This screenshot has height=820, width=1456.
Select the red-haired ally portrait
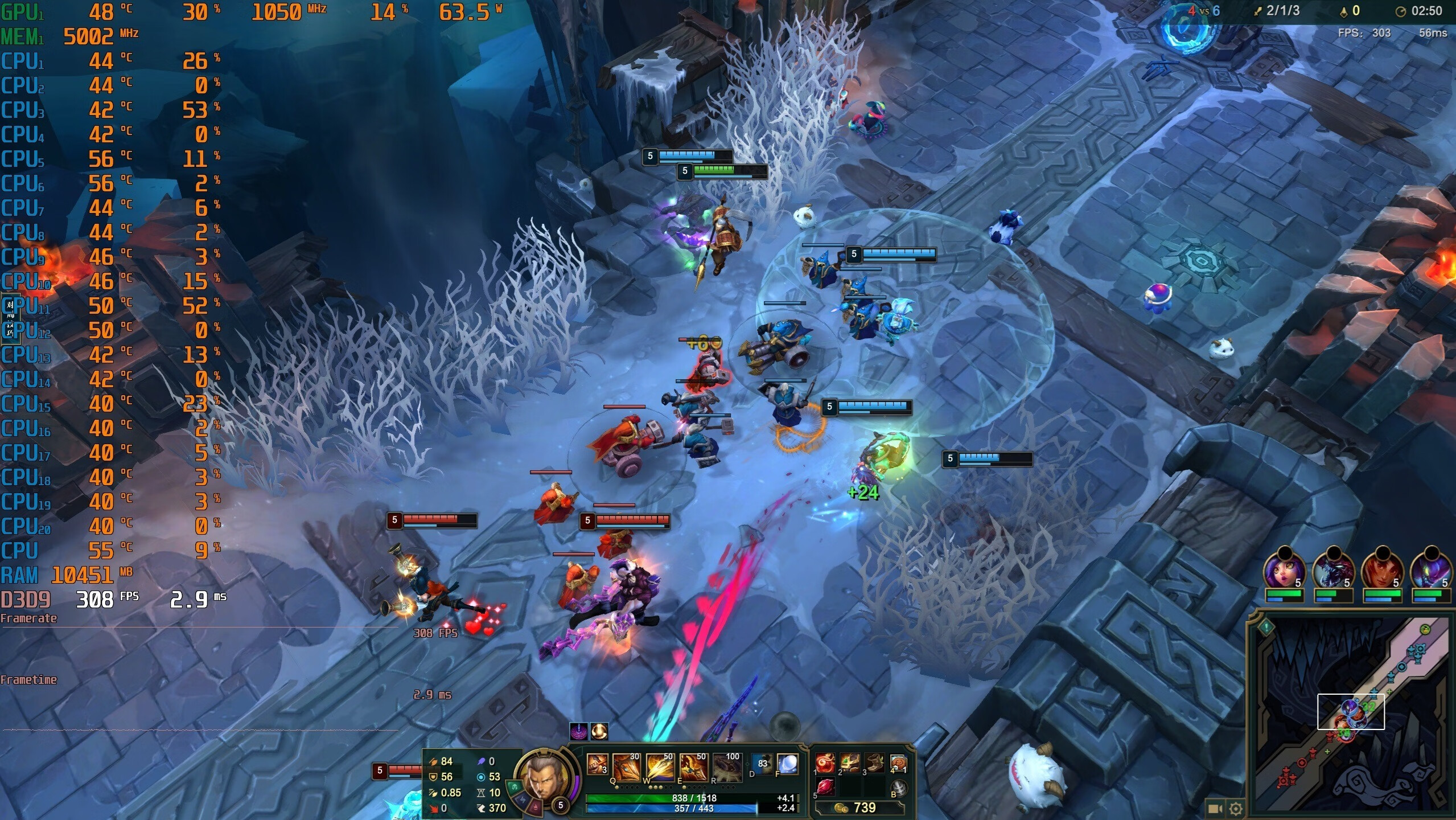click(1382, 568)
